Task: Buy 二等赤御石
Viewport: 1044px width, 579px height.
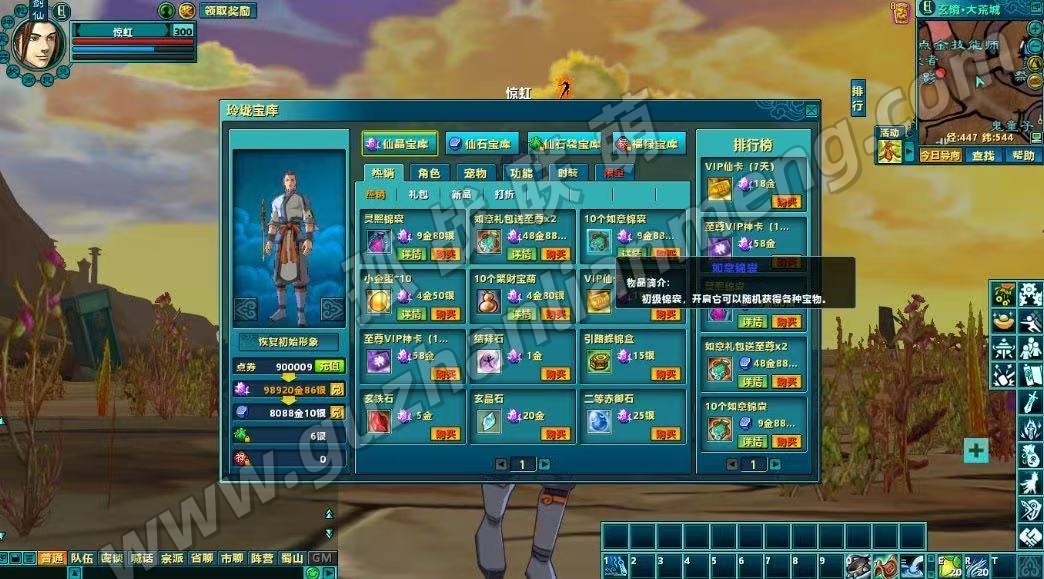Action: (666, 433)
